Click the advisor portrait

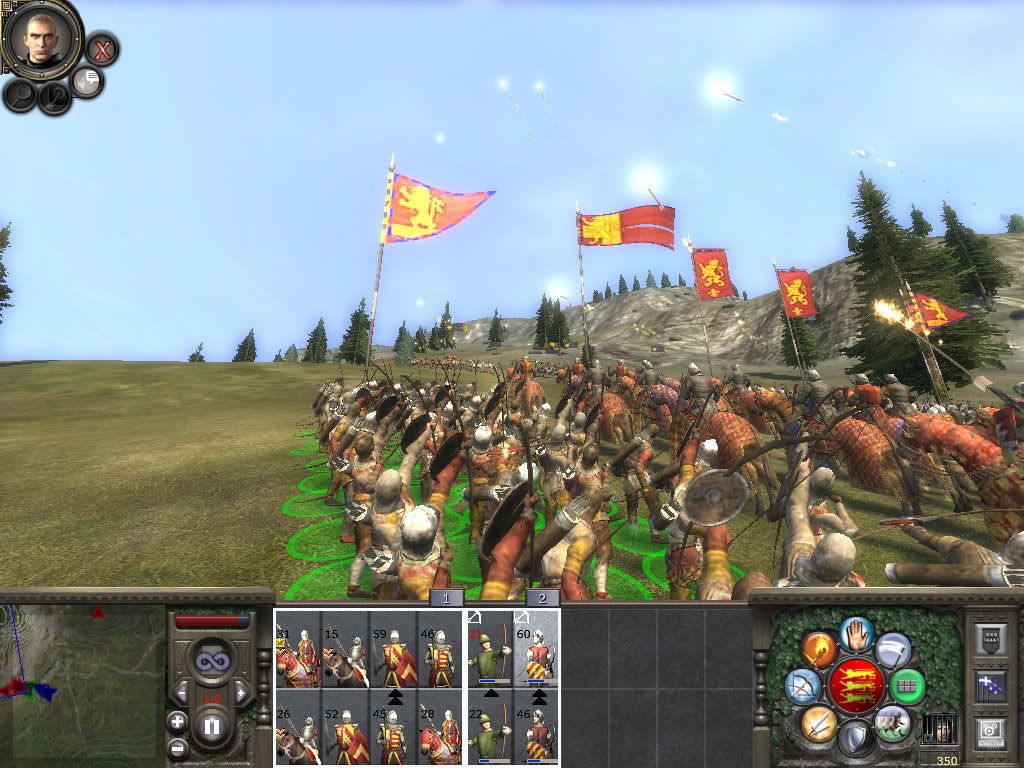coord(41,36)
